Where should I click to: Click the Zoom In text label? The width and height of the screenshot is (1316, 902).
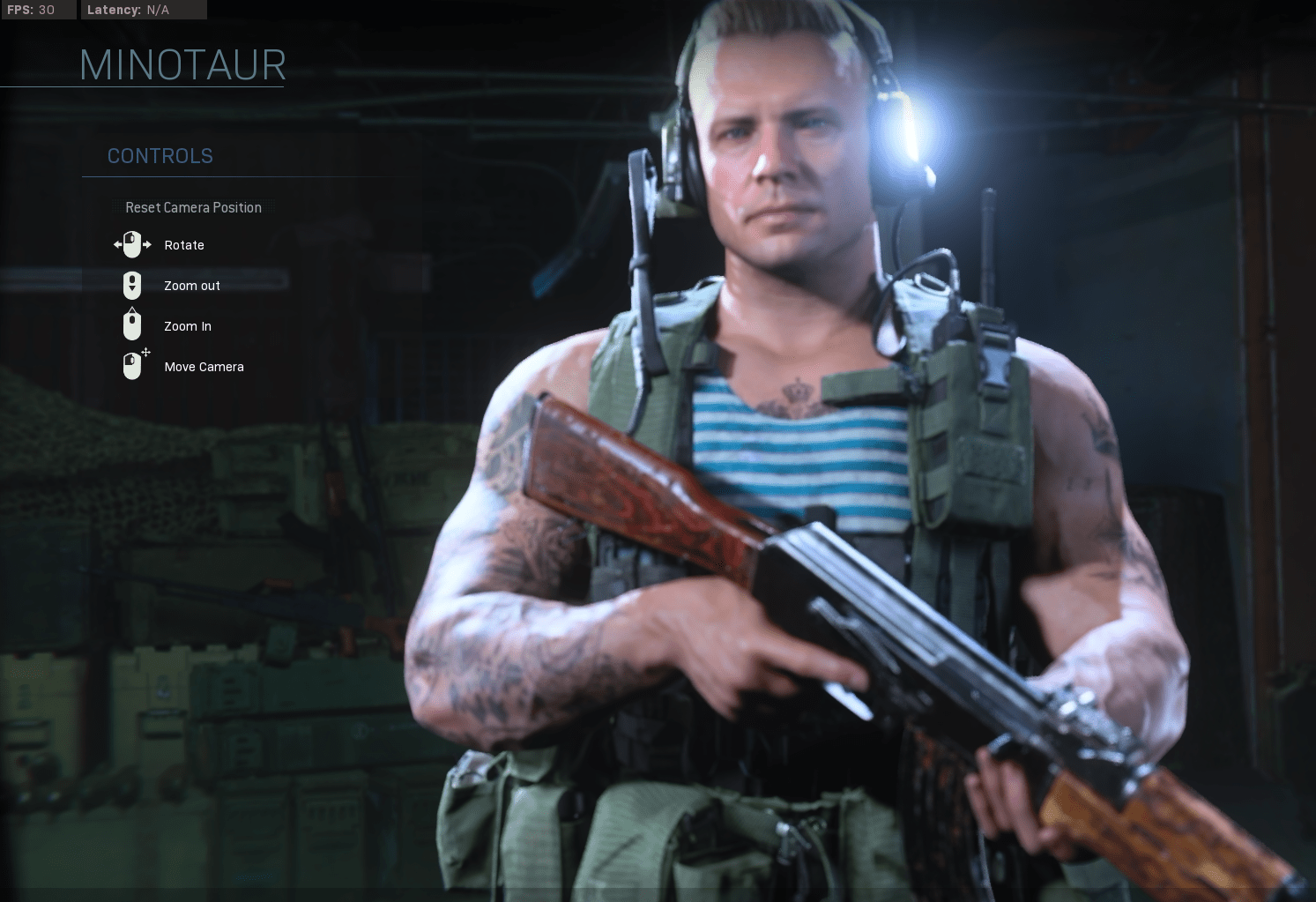pos(188,326)
